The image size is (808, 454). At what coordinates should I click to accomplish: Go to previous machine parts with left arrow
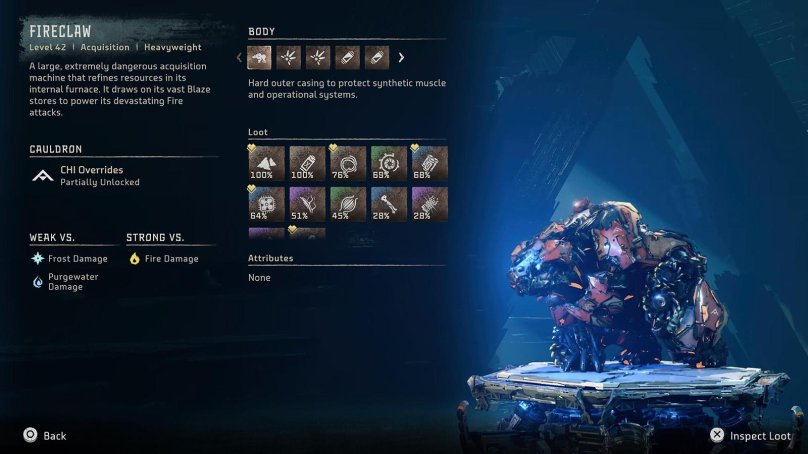(240, 57)
